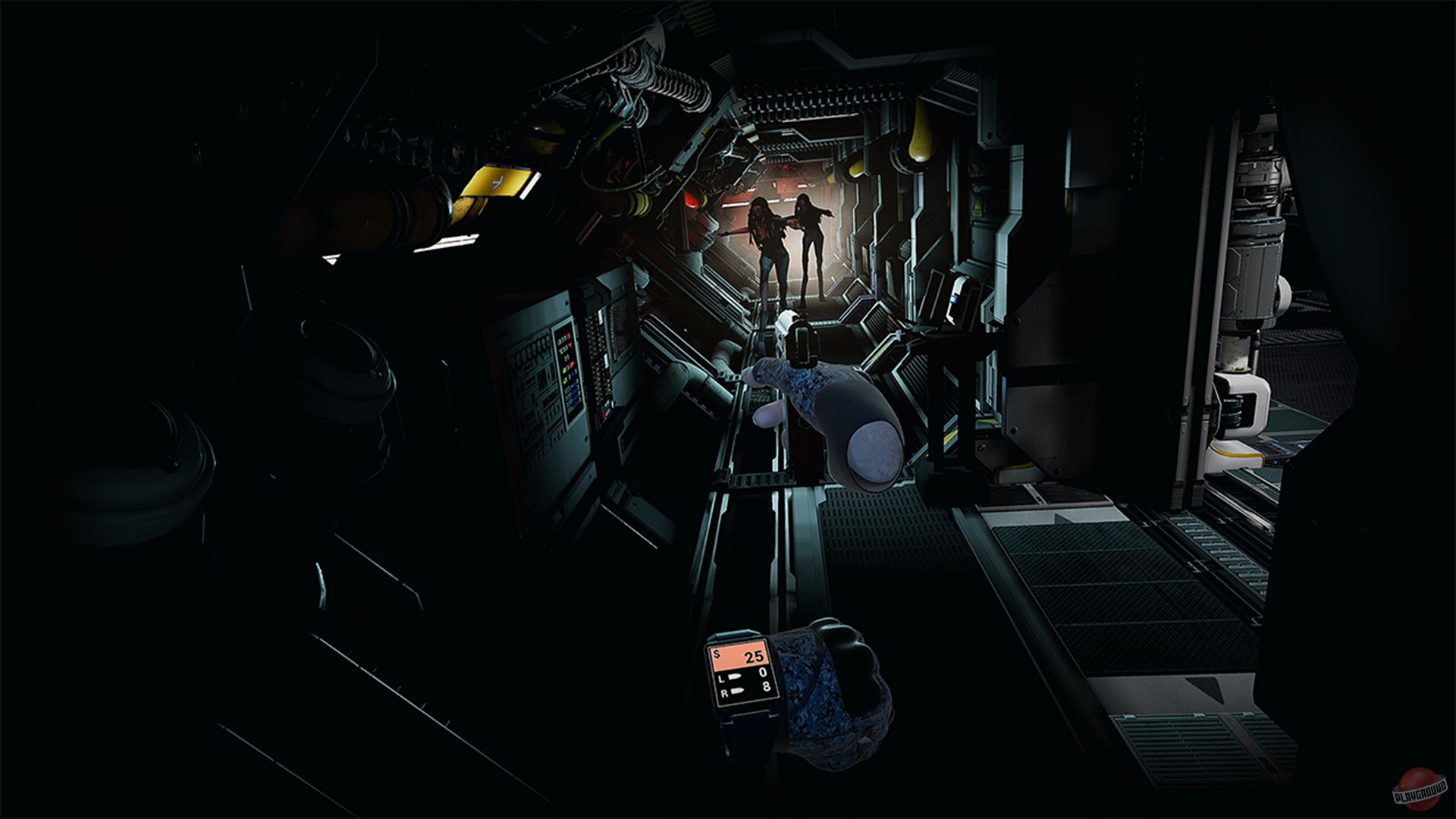The height and width of the screenshot is (819, 1456).
Task: Expand the status display column on the console
Action: [x=569, y=372]
